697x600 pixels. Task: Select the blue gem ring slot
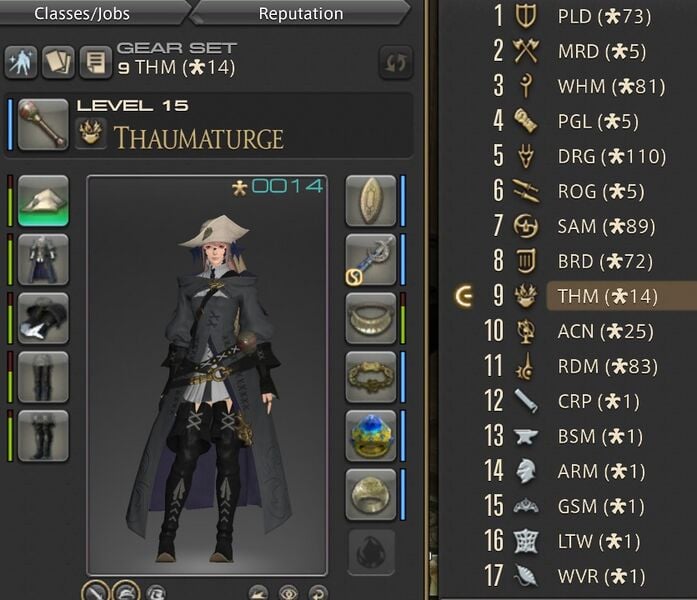pyautogui.click(x=371, y=435)
